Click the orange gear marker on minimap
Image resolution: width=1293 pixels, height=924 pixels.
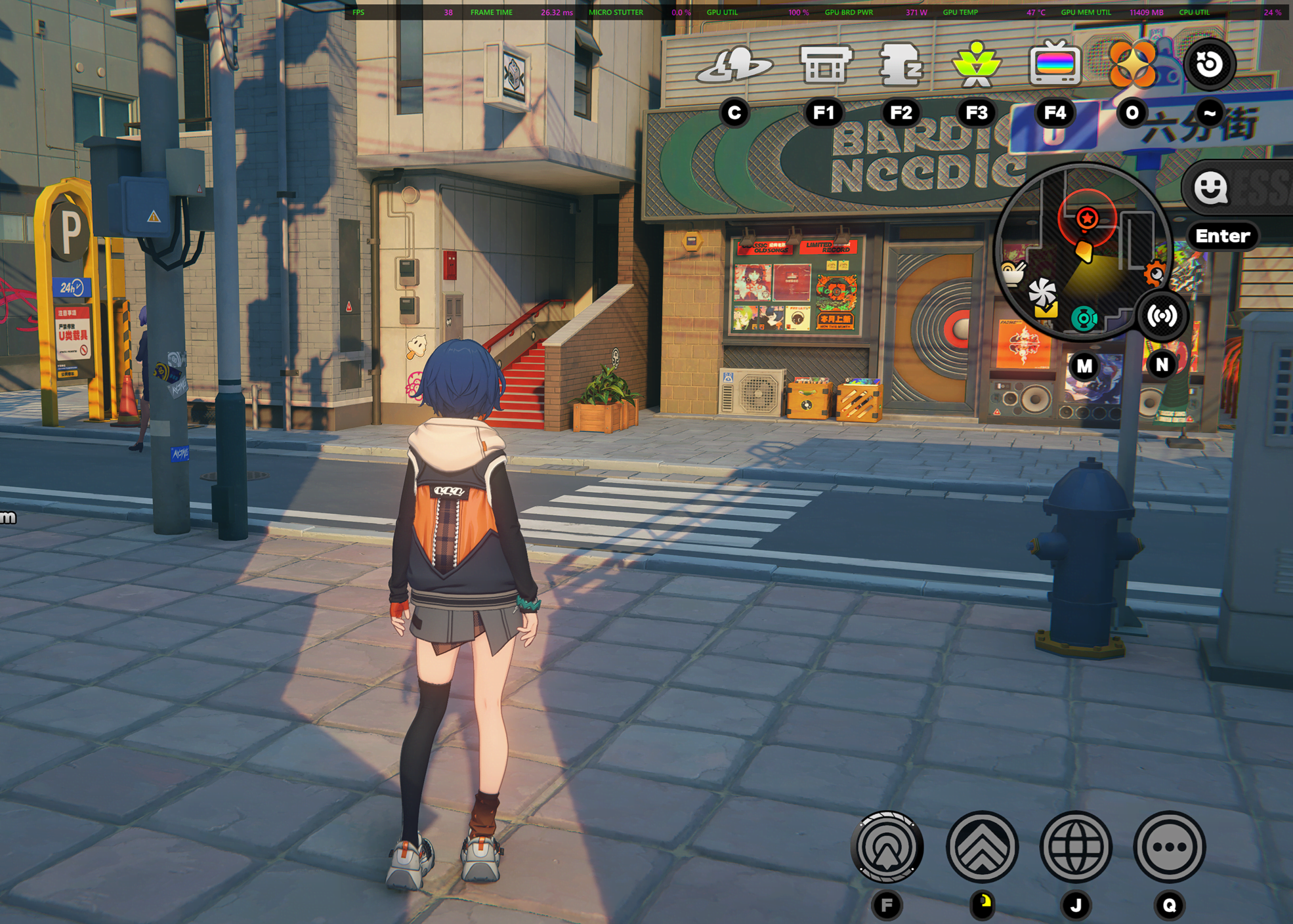tap(1155, 274)
